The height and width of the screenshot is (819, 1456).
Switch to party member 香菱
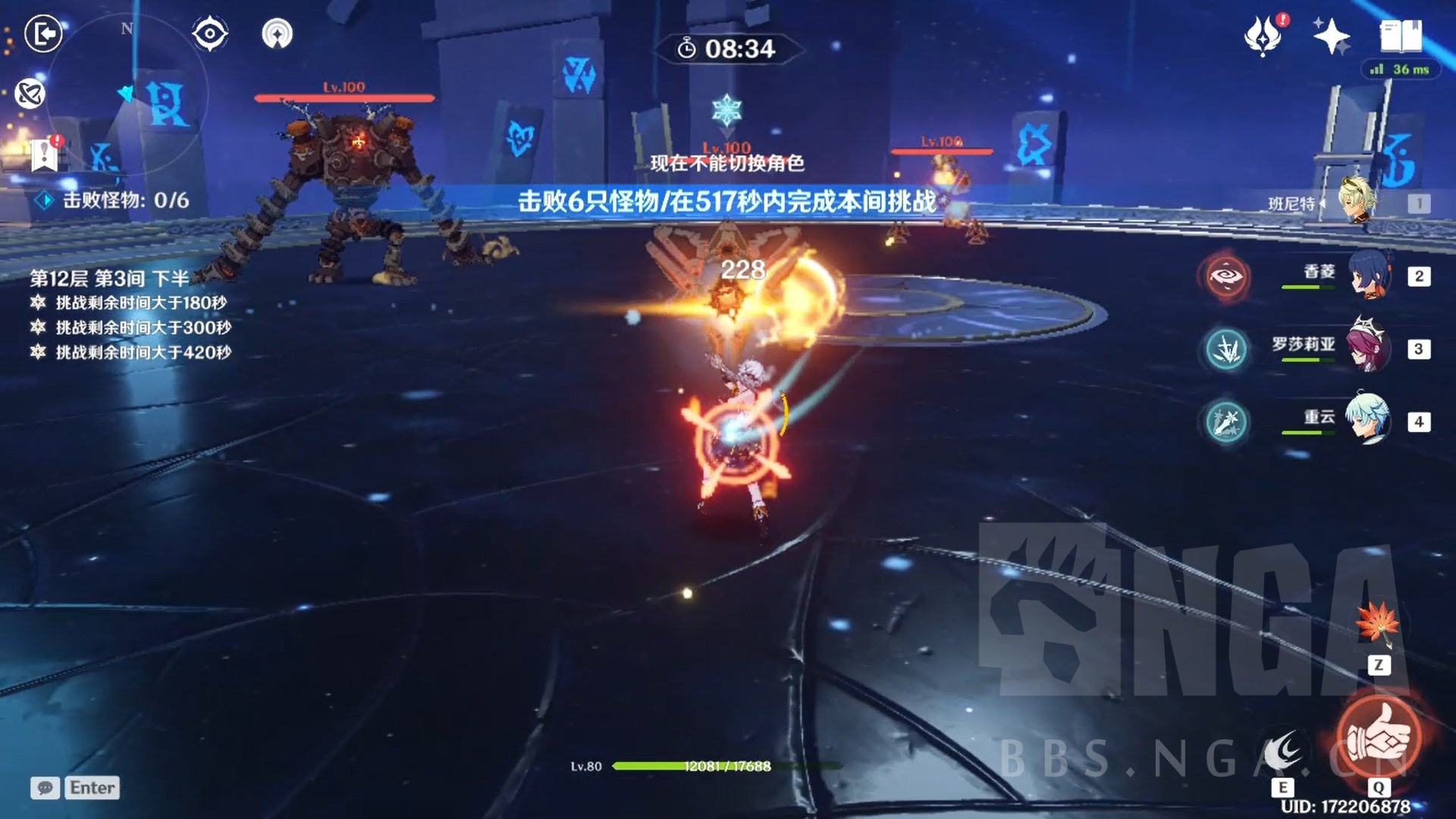pos(1369,275)
